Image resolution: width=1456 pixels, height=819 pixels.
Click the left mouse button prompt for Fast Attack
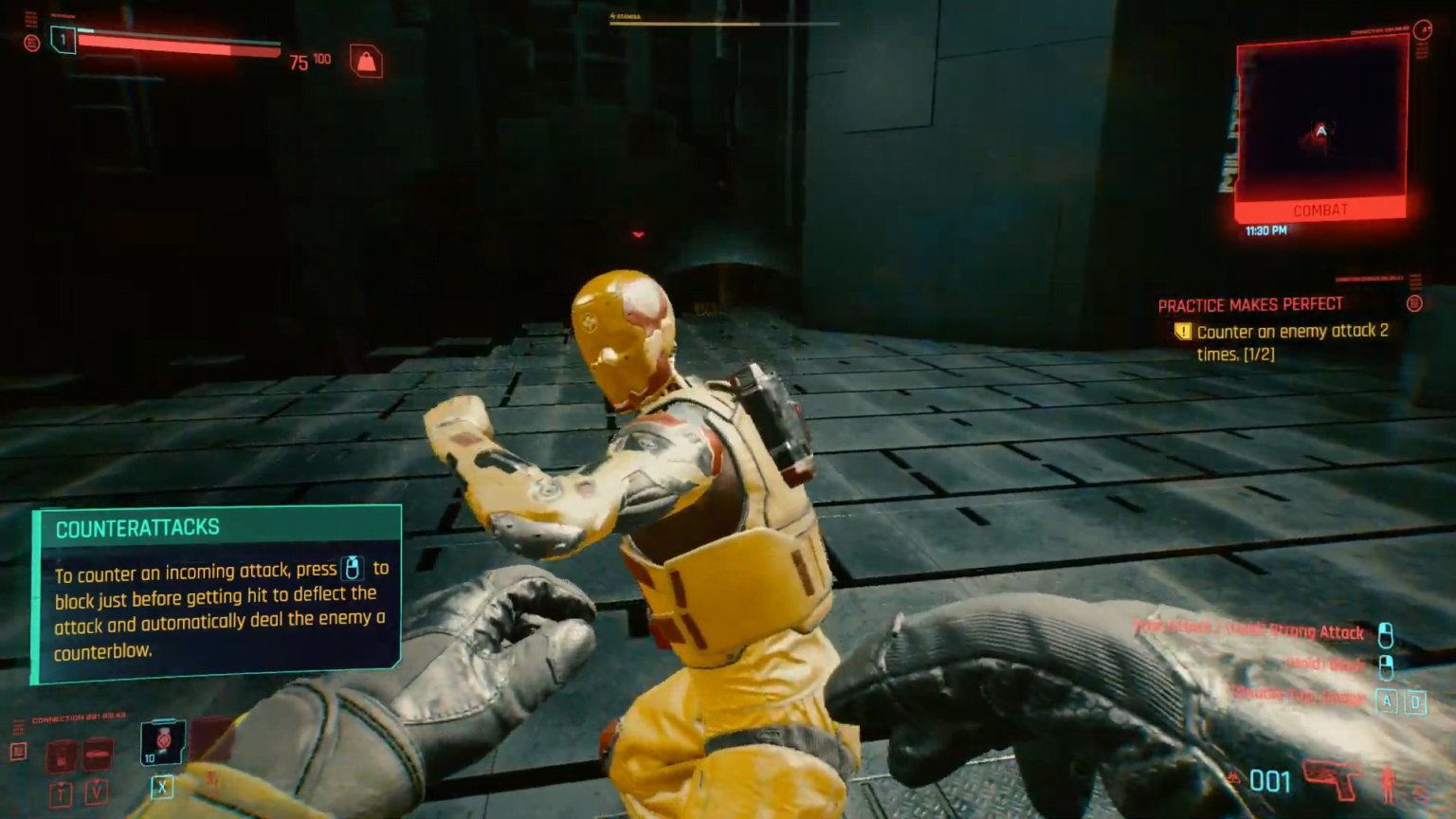1385,633
